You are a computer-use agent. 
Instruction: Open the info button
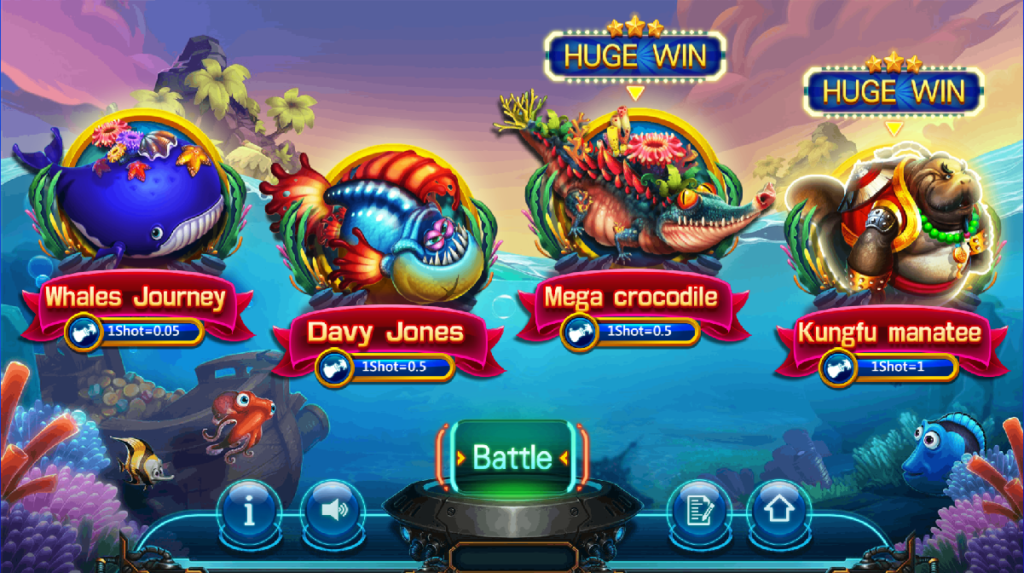[x=249, y=510]
